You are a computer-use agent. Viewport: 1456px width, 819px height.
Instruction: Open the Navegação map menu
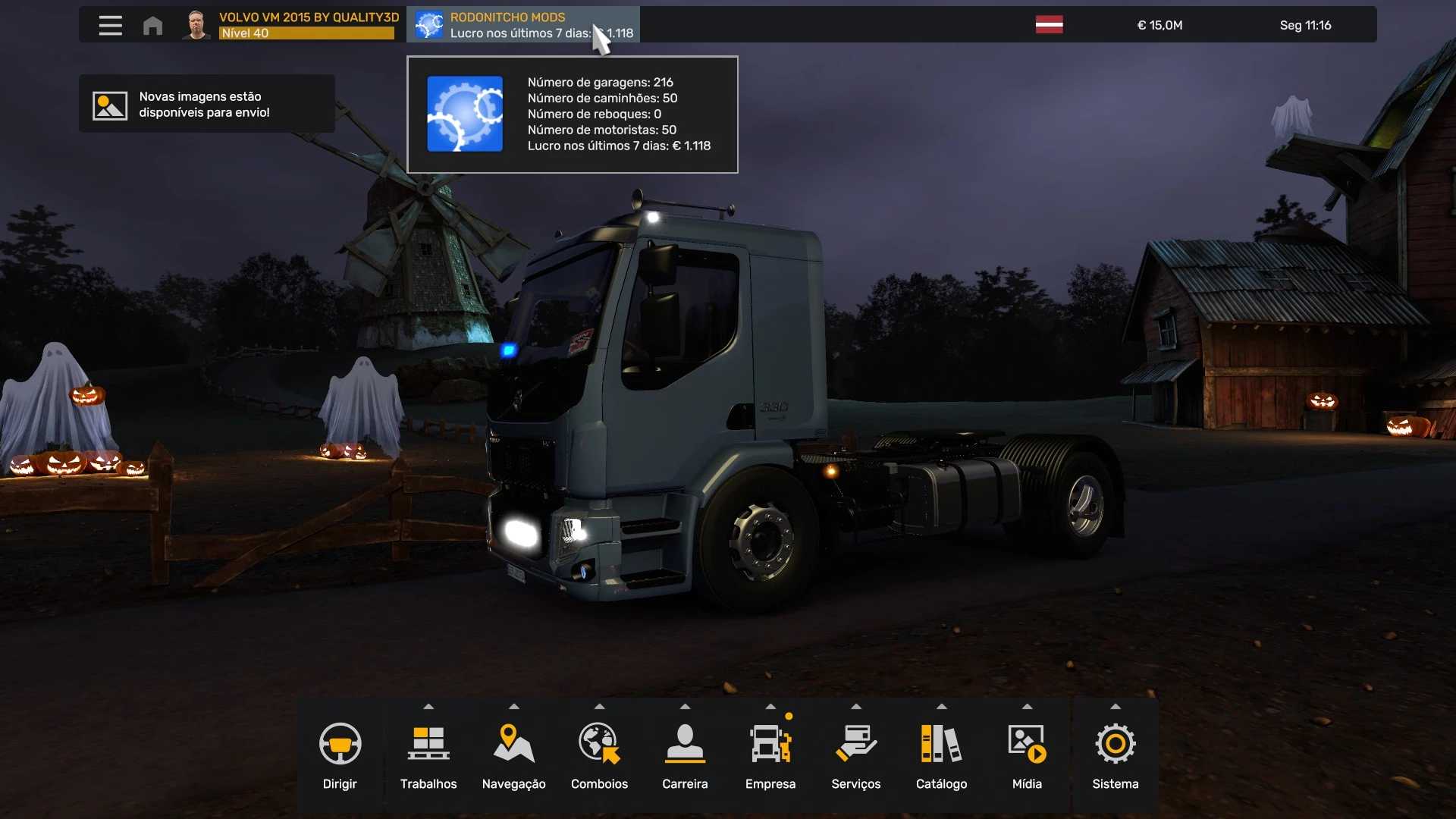513,755
